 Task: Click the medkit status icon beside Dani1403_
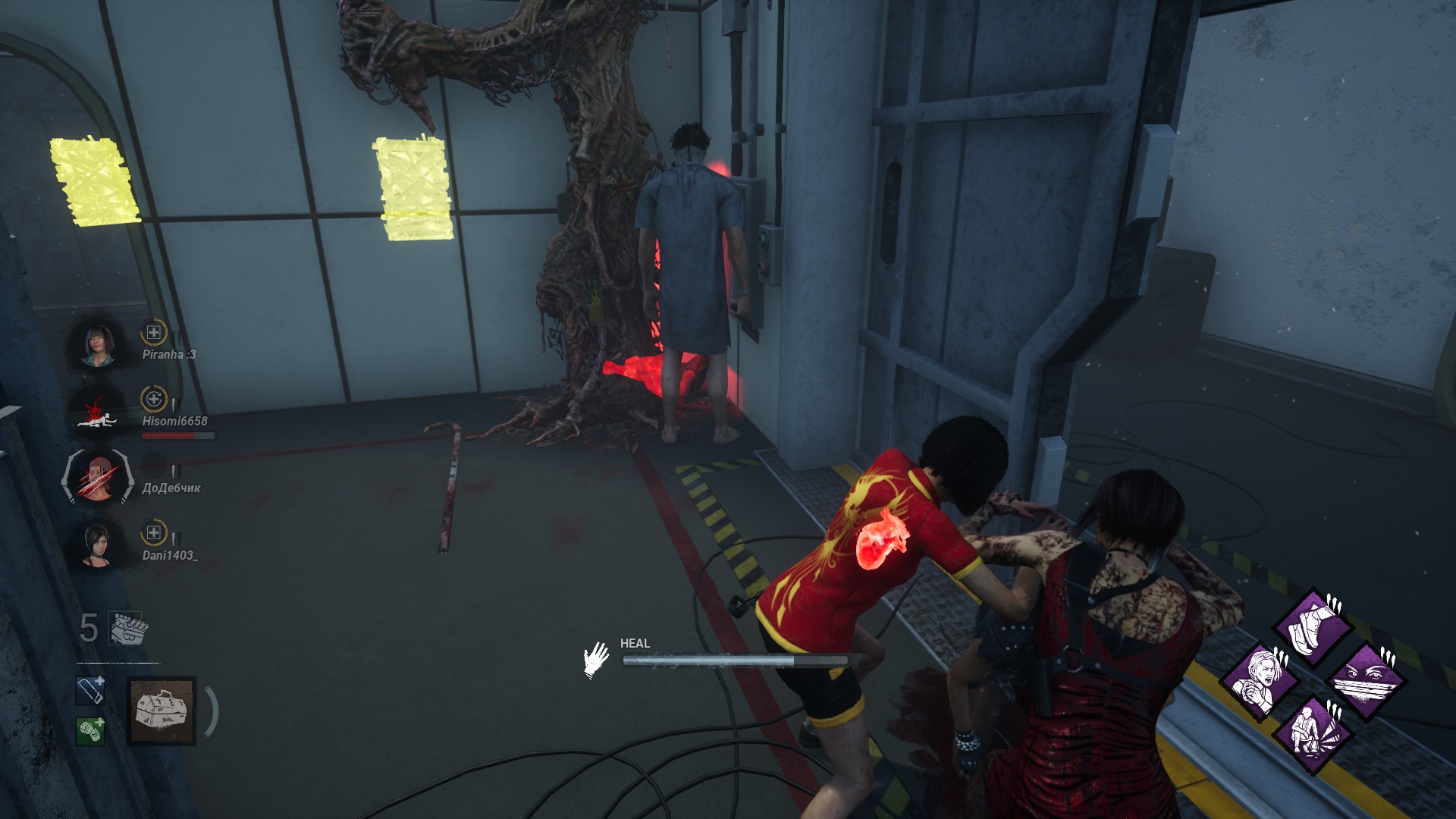tap(154, 533)
